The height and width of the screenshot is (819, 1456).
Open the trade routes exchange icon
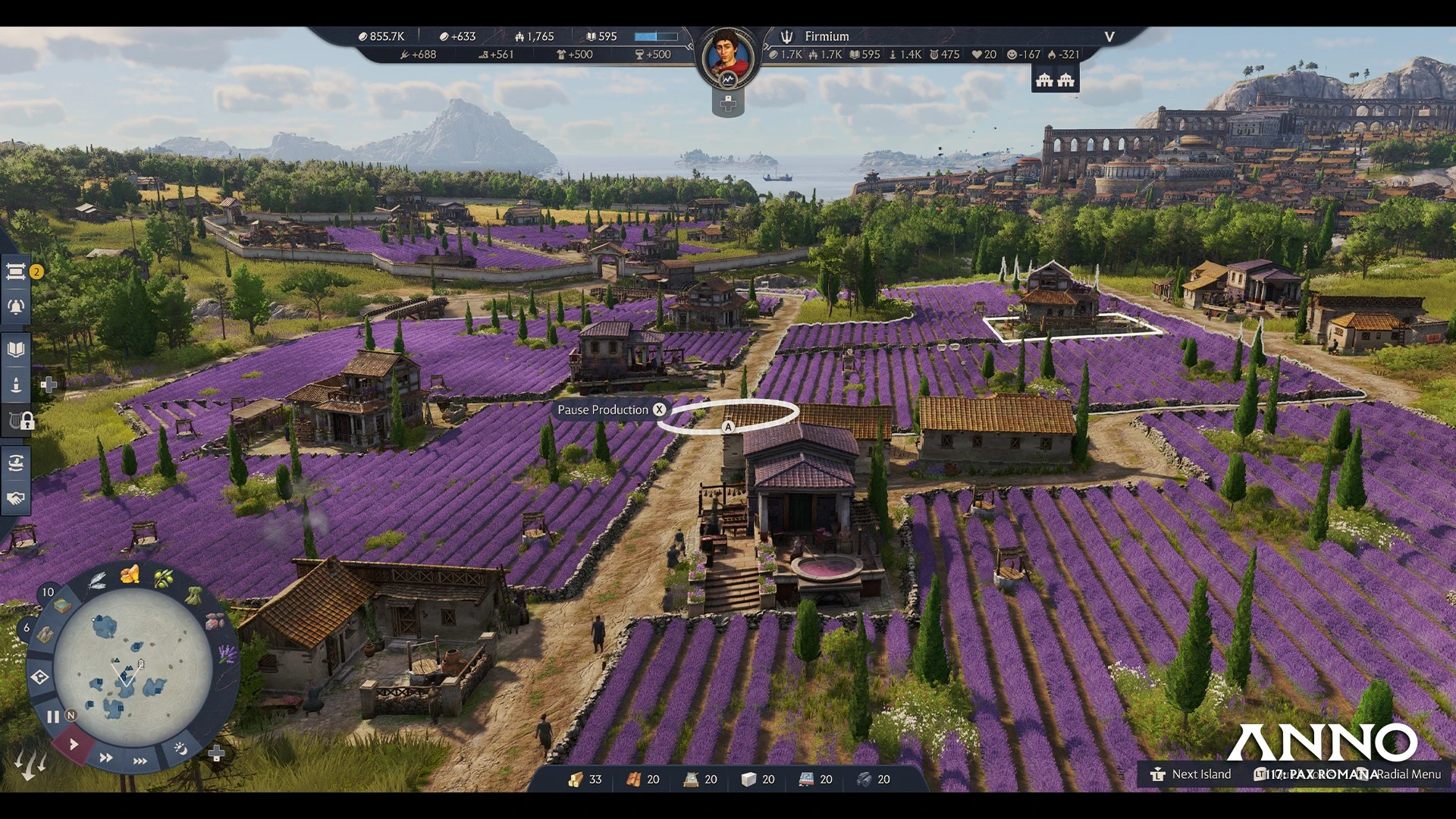pos(16,463)
